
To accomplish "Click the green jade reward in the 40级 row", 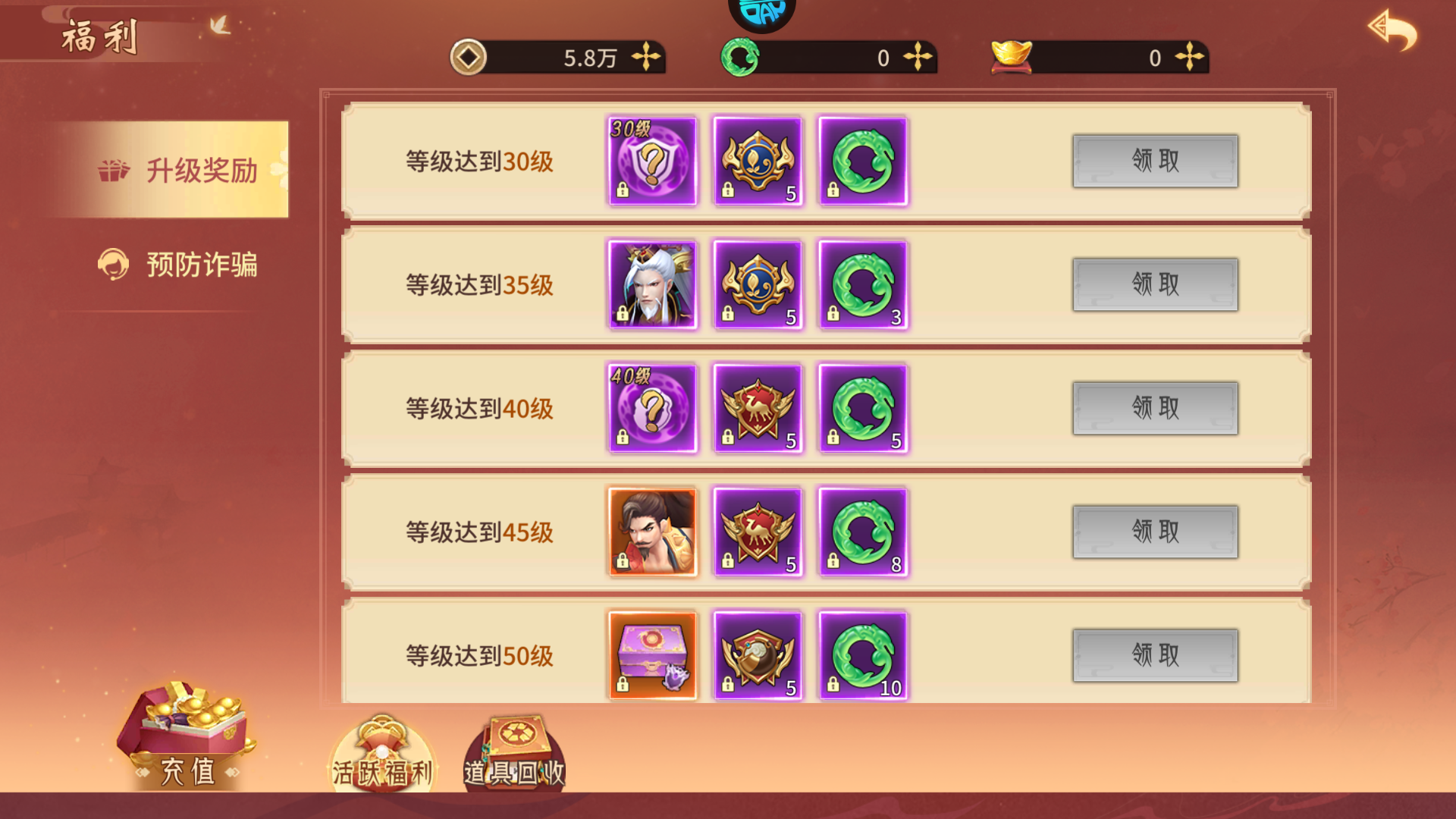I will pyautogui.click(x=864, y=408).
